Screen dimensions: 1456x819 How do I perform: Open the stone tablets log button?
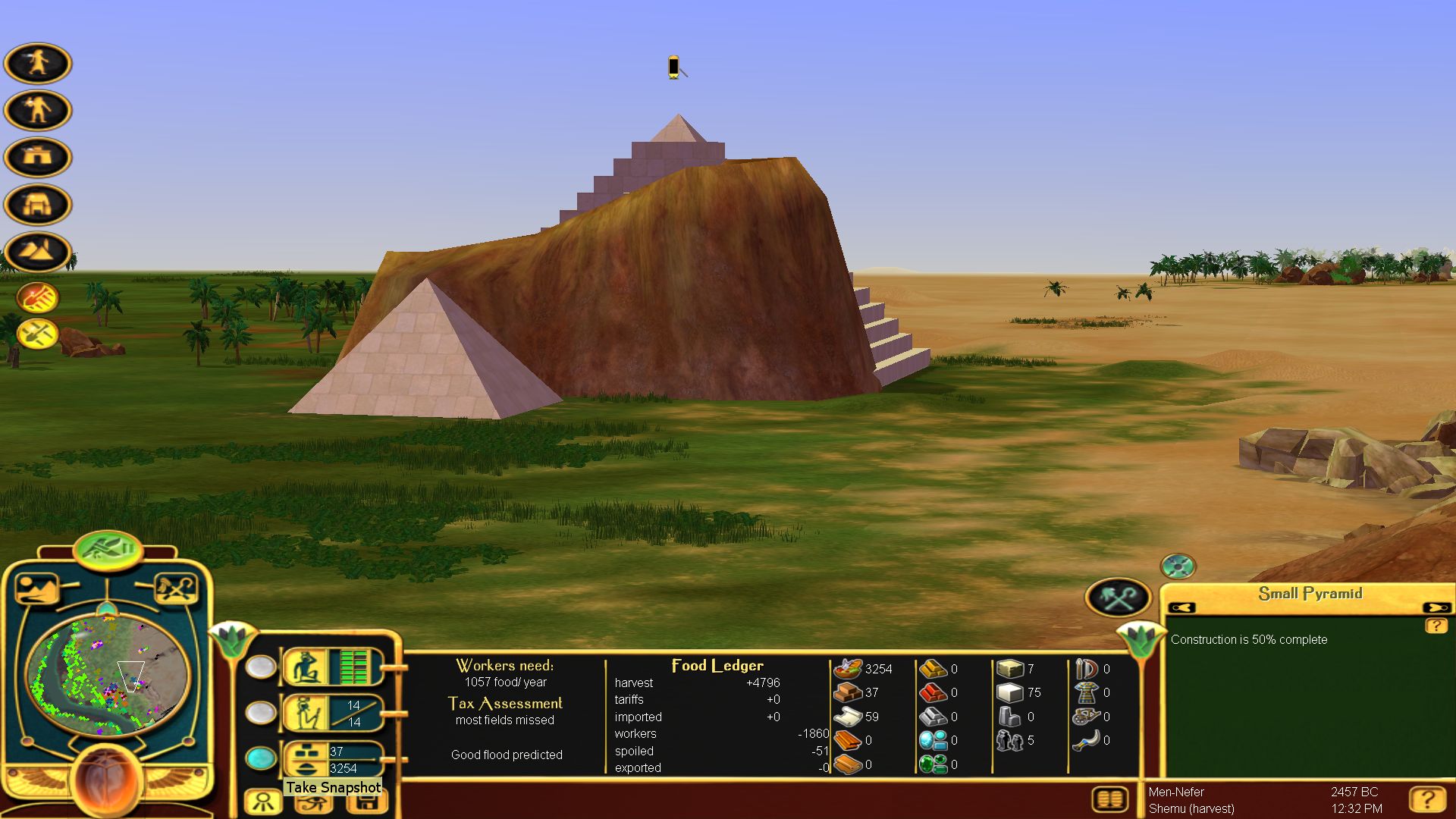tap(1110, 799)
